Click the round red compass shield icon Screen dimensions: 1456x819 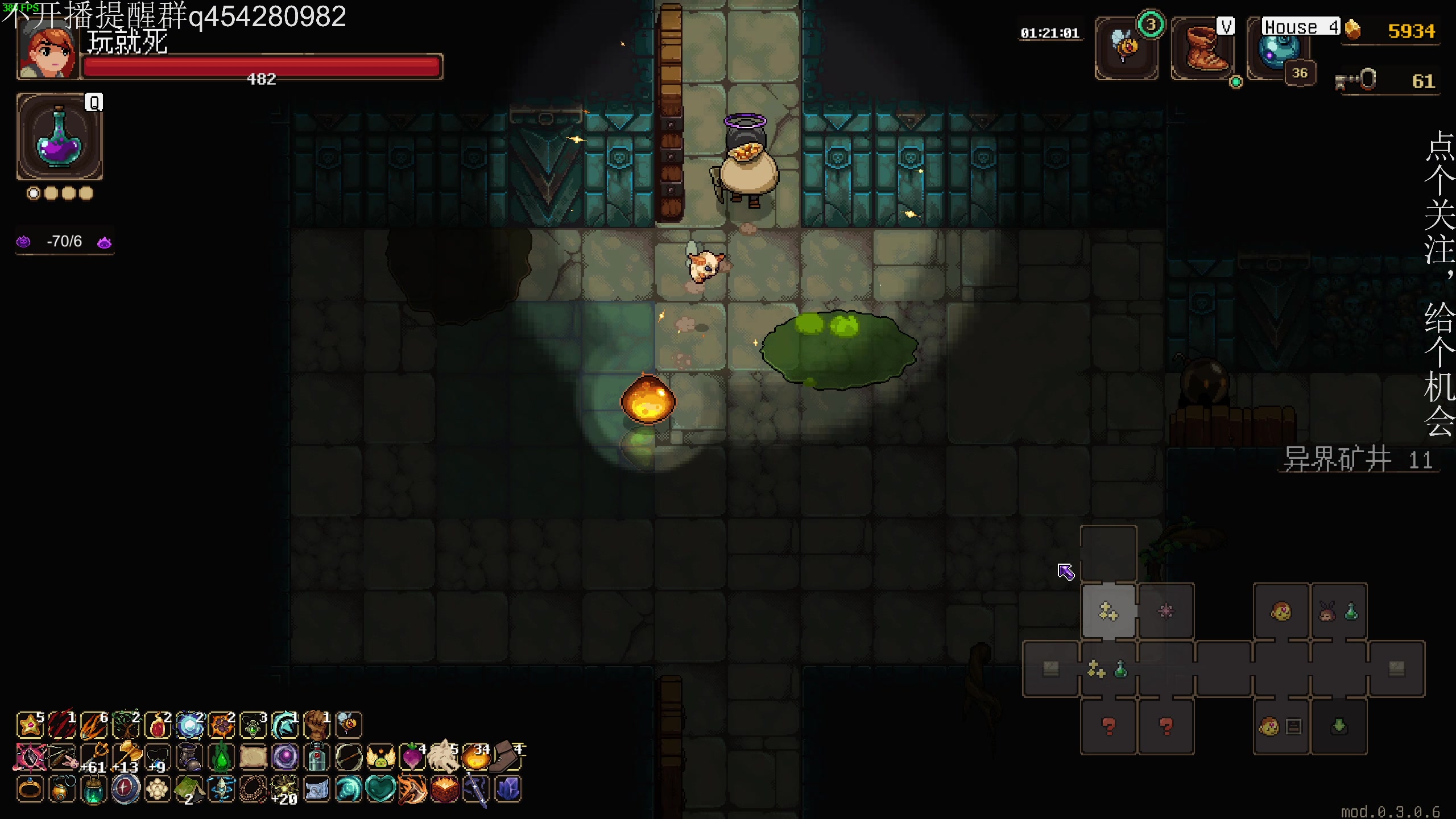click(126, 789)
